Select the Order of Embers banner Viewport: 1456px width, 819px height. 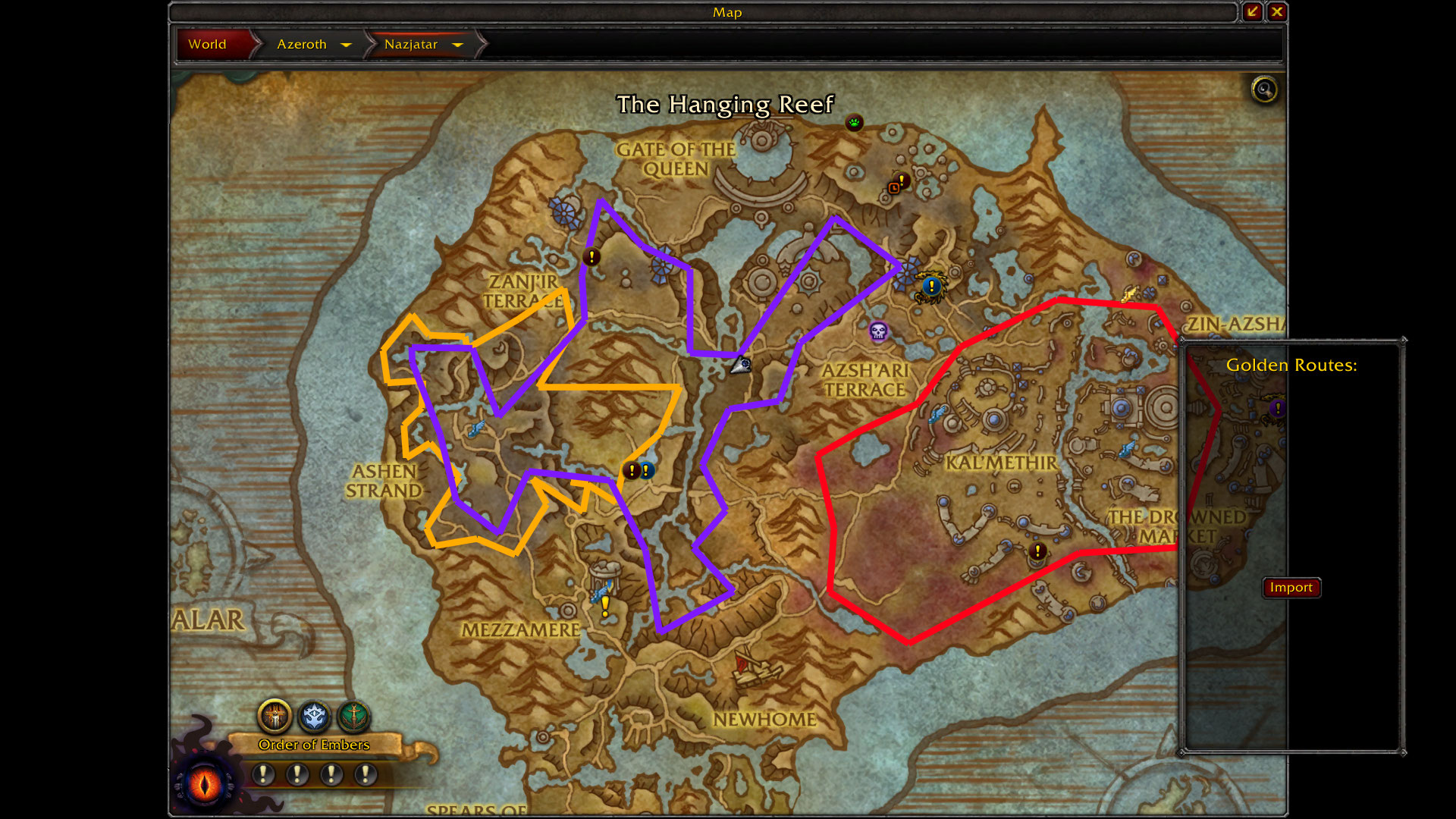[x=314, y=745]
